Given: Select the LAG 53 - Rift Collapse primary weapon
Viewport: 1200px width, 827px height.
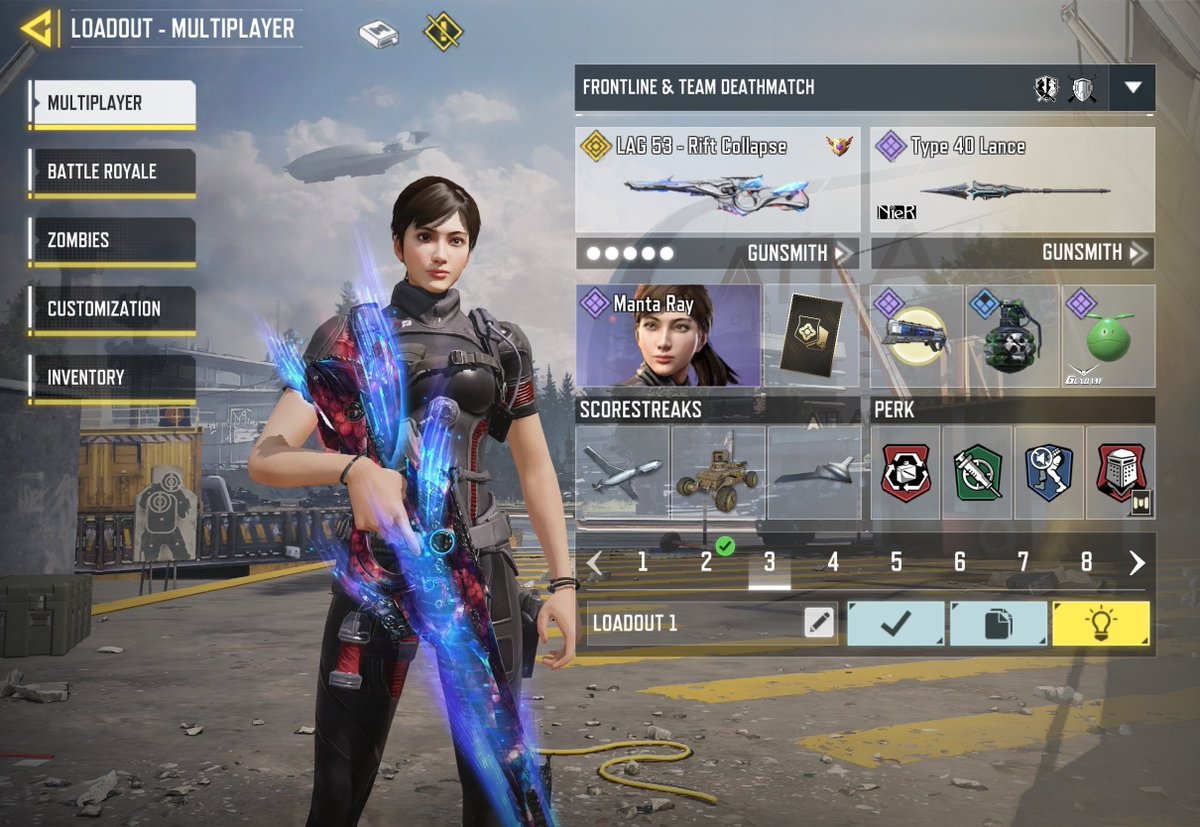Looking at the screenshot, I should coord(717,180).
